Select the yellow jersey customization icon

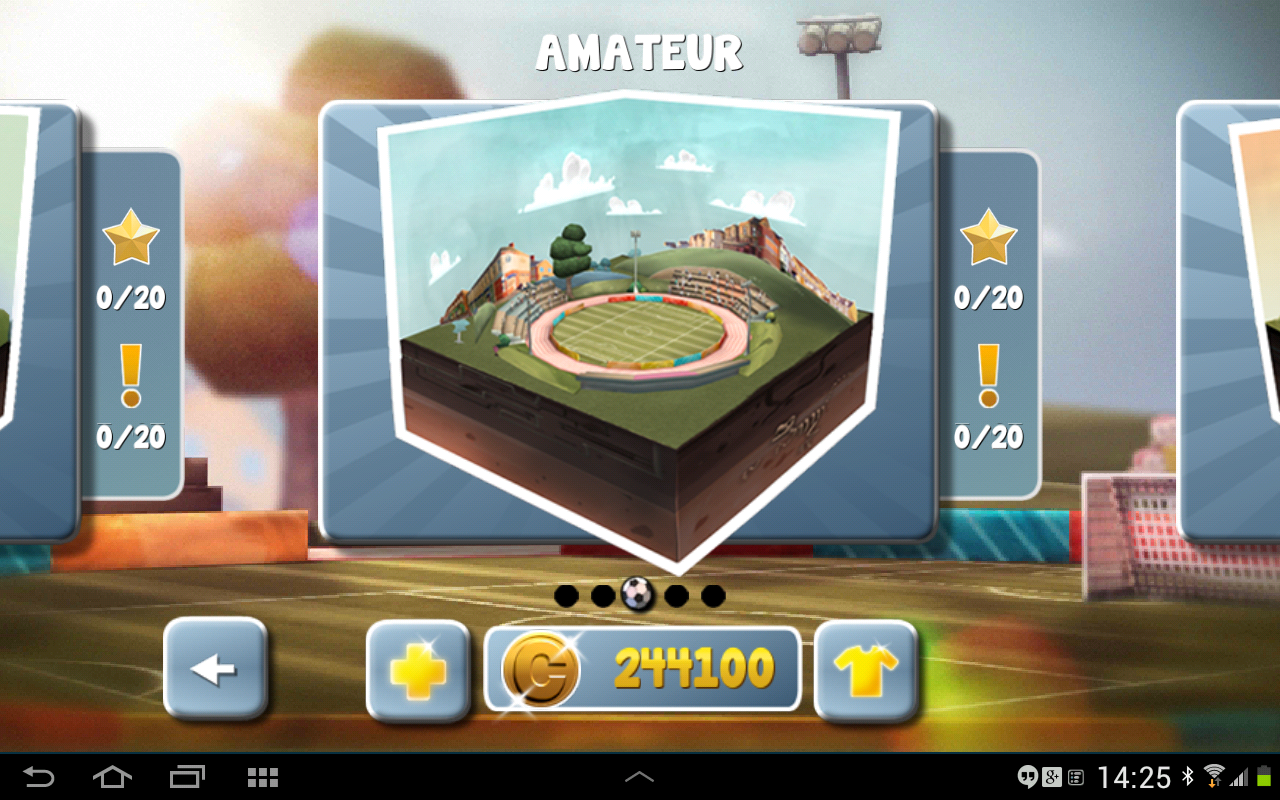[866, 671]
